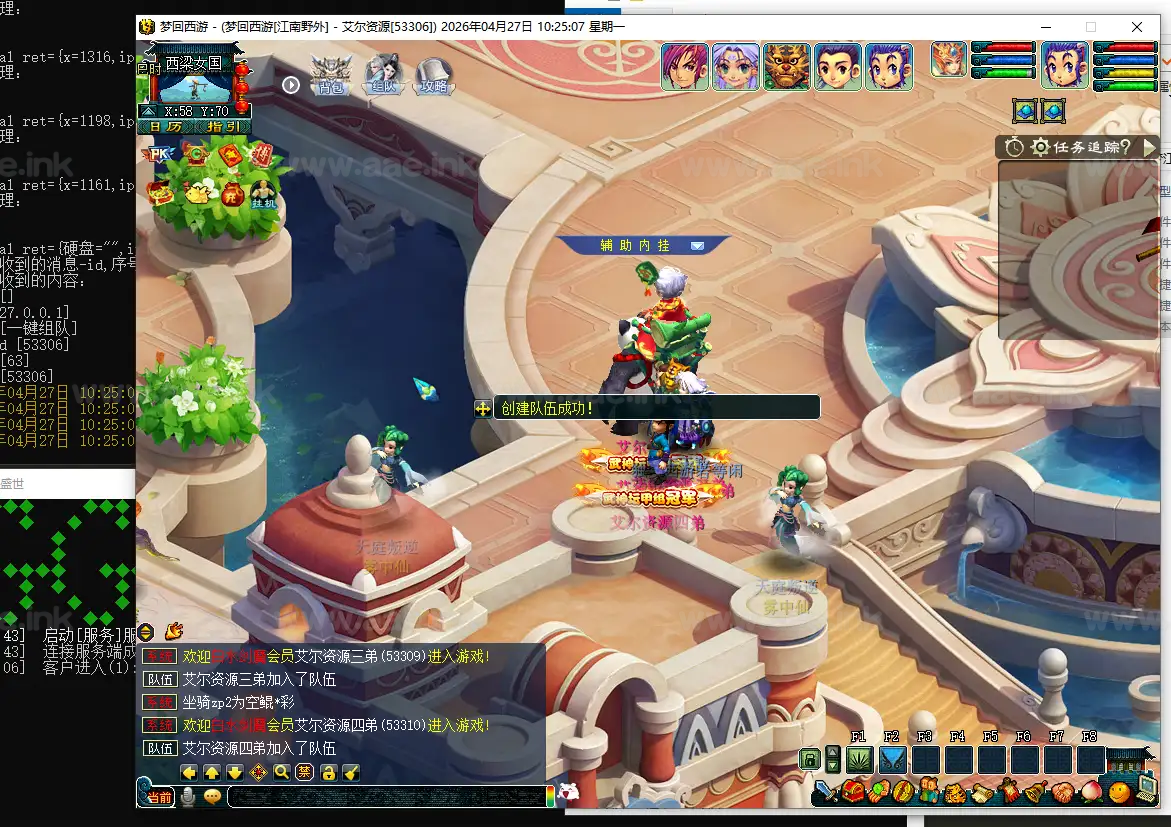Open the 攻略 strategy guide

pyautogui.click(x=435, y=76)
